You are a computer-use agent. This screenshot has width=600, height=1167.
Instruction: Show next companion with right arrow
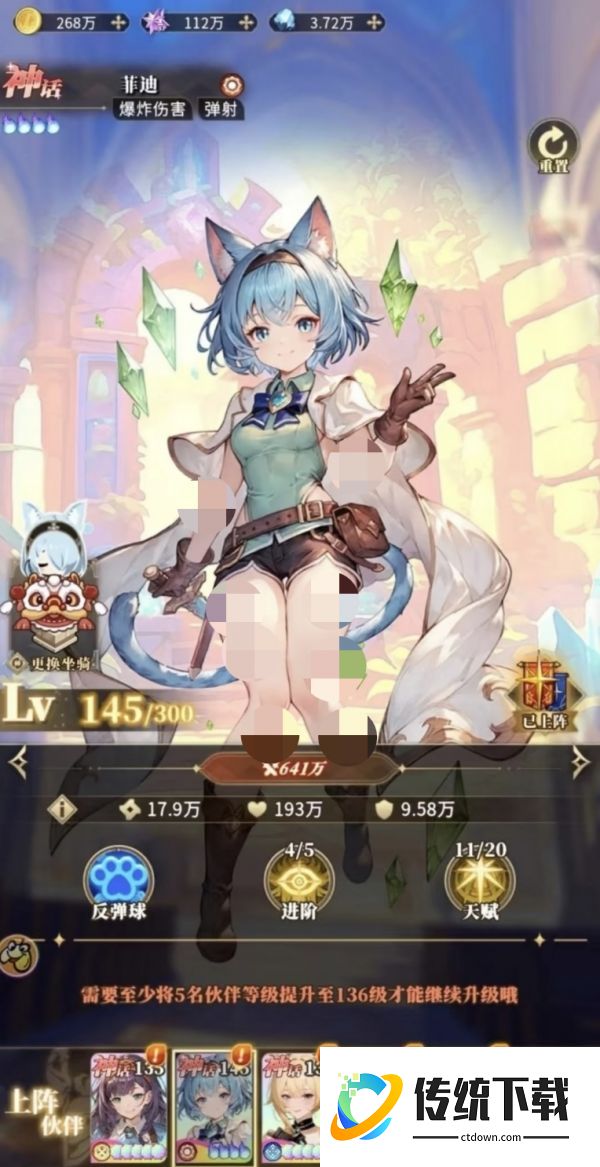click(580, 765)
